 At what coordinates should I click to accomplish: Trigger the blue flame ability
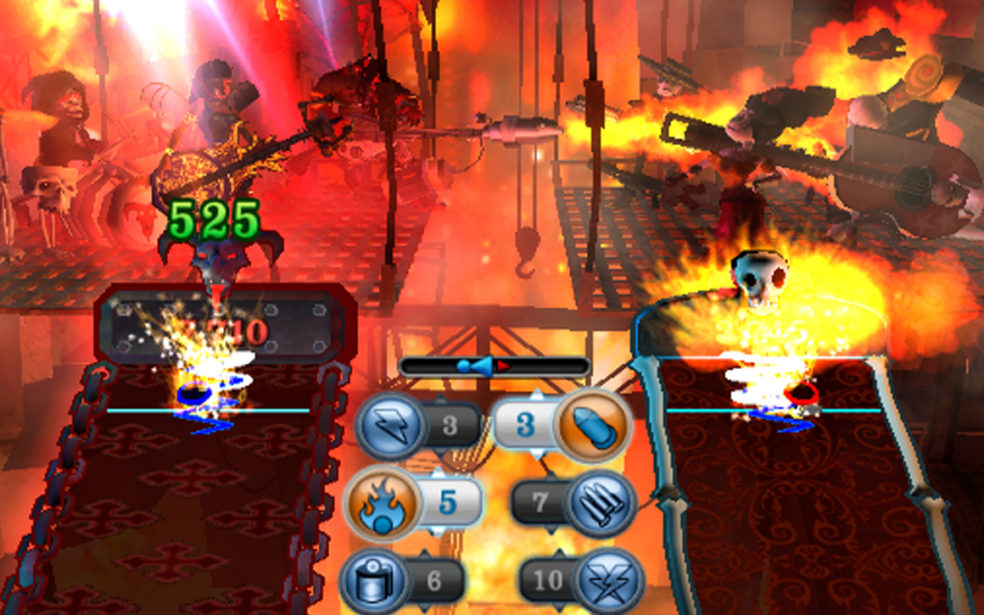(378, 502)
